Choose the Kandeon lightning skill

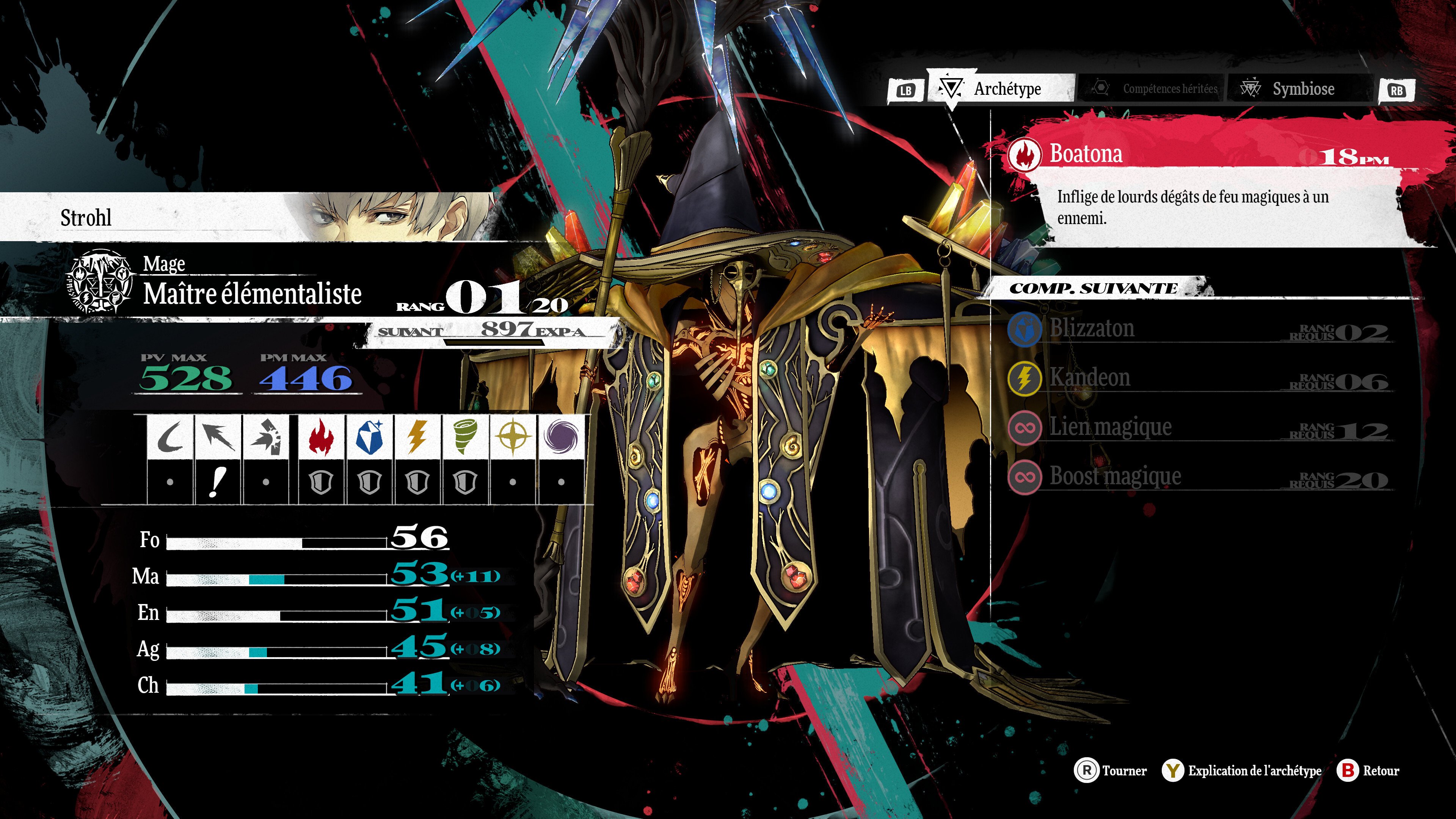pyautogui.click(x=1198, y=378)
